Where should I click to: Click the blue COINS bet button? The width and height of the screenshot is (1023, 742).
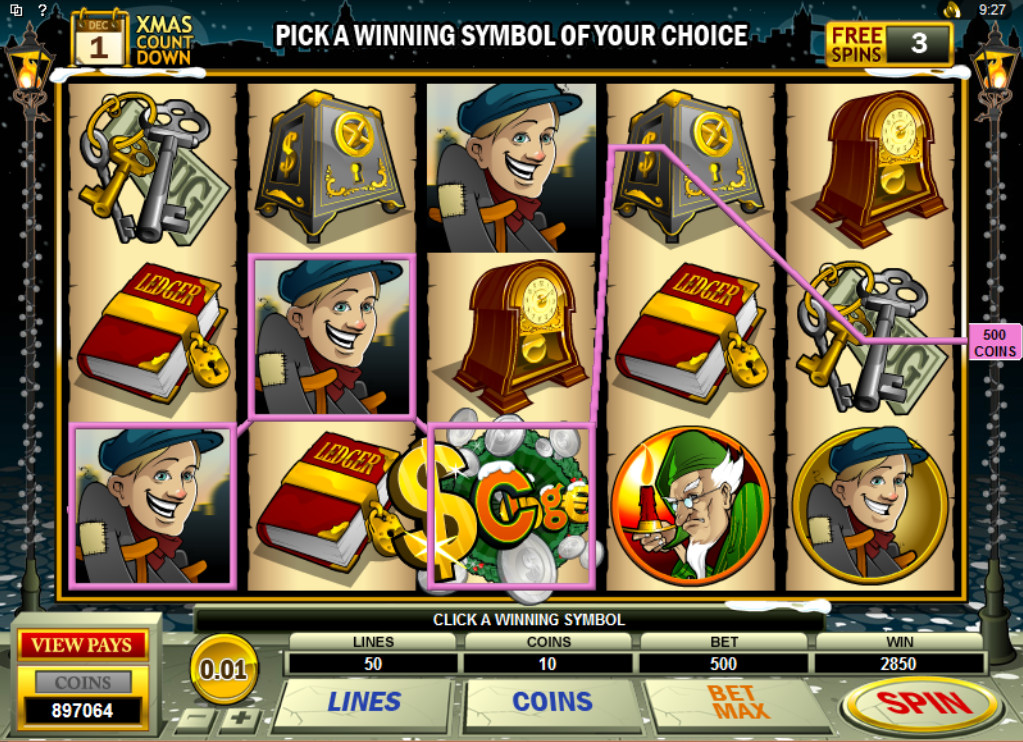pos(552,702)
